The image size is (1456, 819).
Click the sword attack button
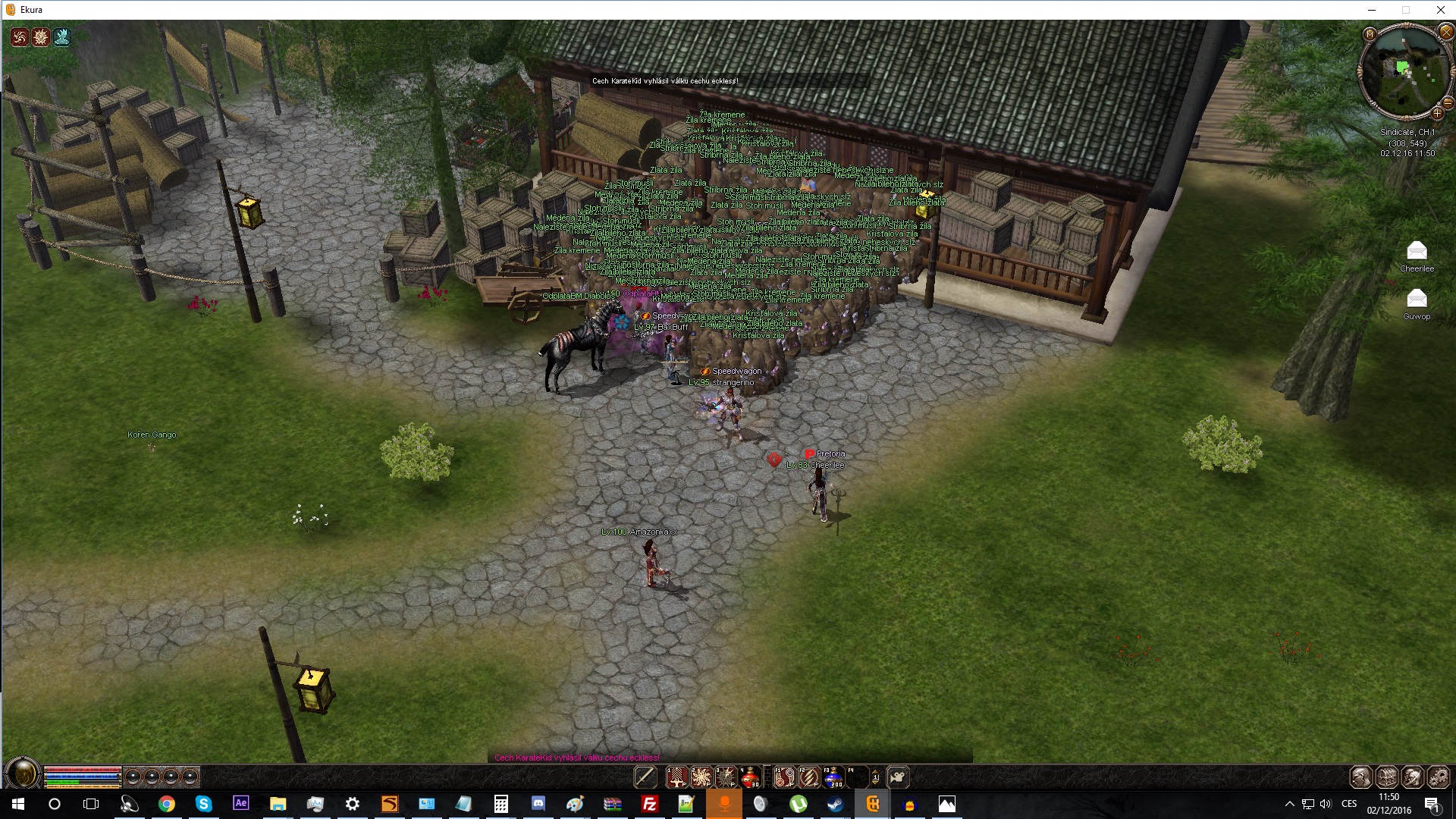pos(645,777)
